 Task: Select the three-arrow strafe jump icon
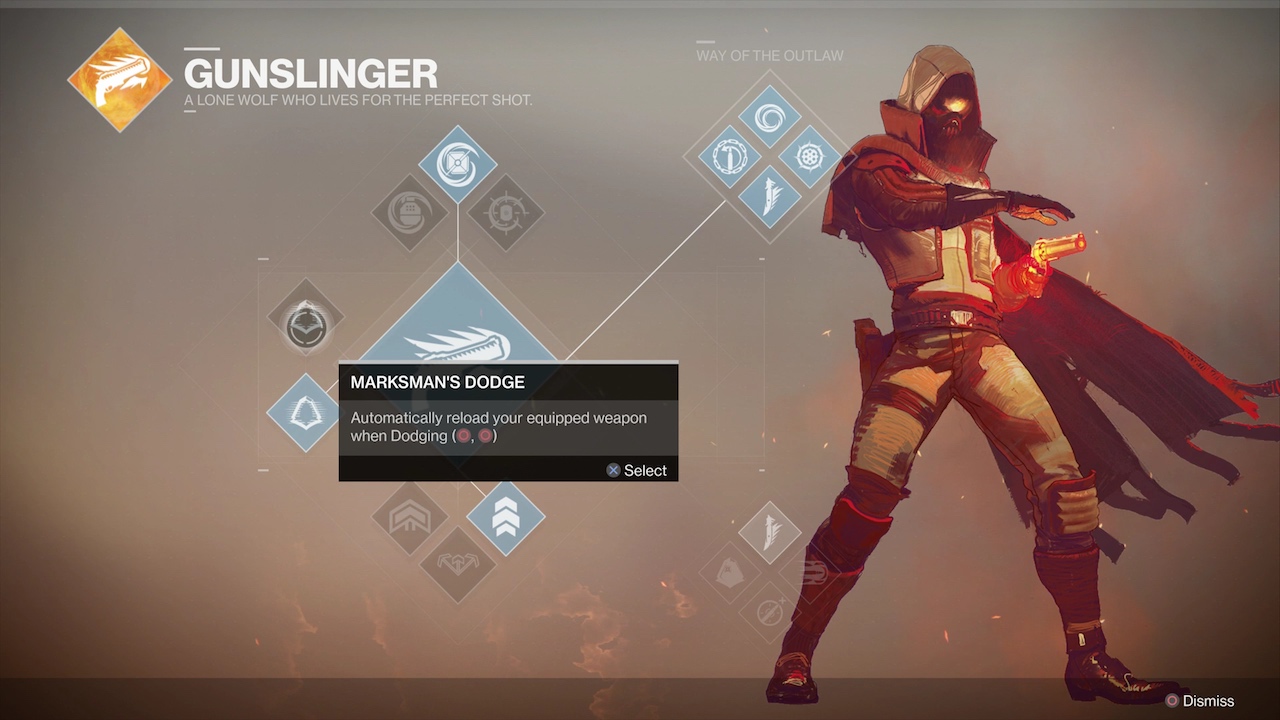click(x=457, y=564)
